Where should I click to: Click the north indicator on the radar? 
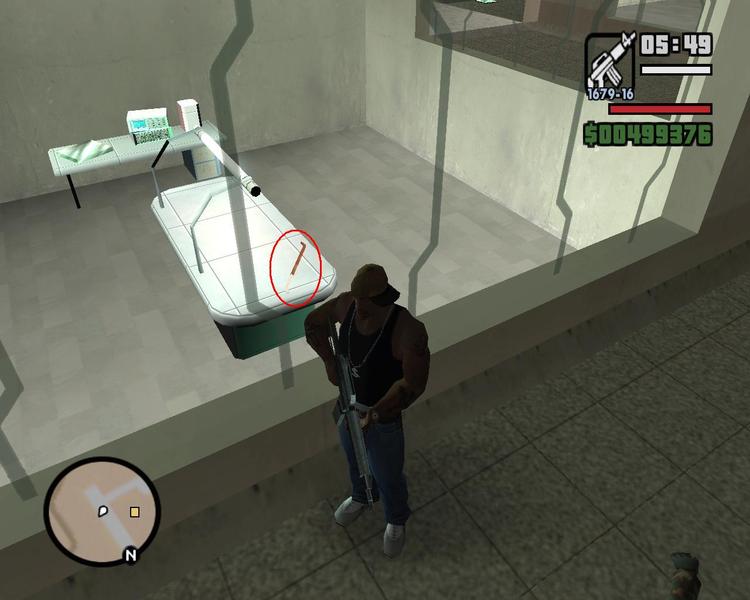coord(129,555)
